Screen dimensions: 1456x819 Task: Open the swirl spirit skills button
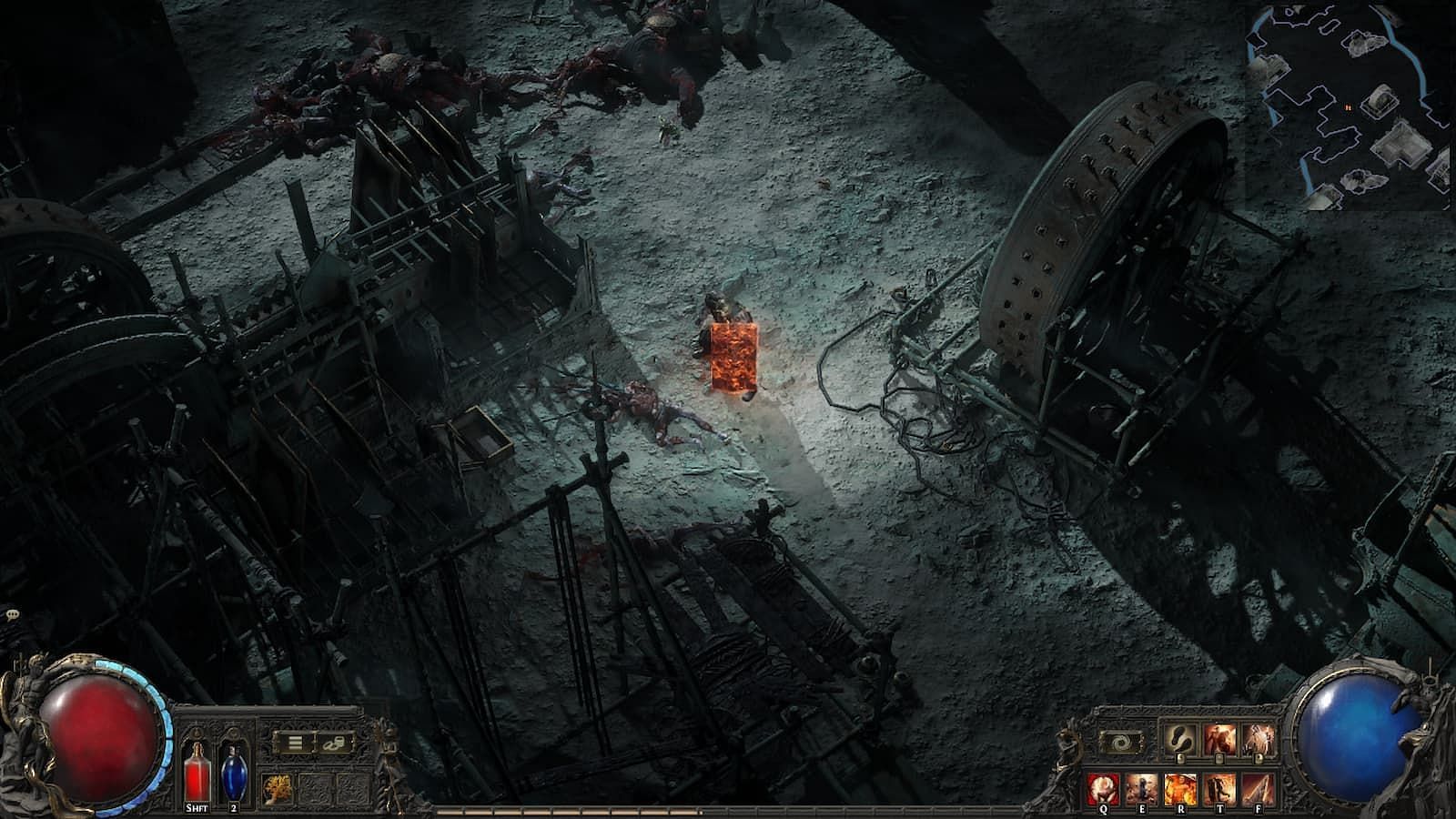(x=1124, y=742)
